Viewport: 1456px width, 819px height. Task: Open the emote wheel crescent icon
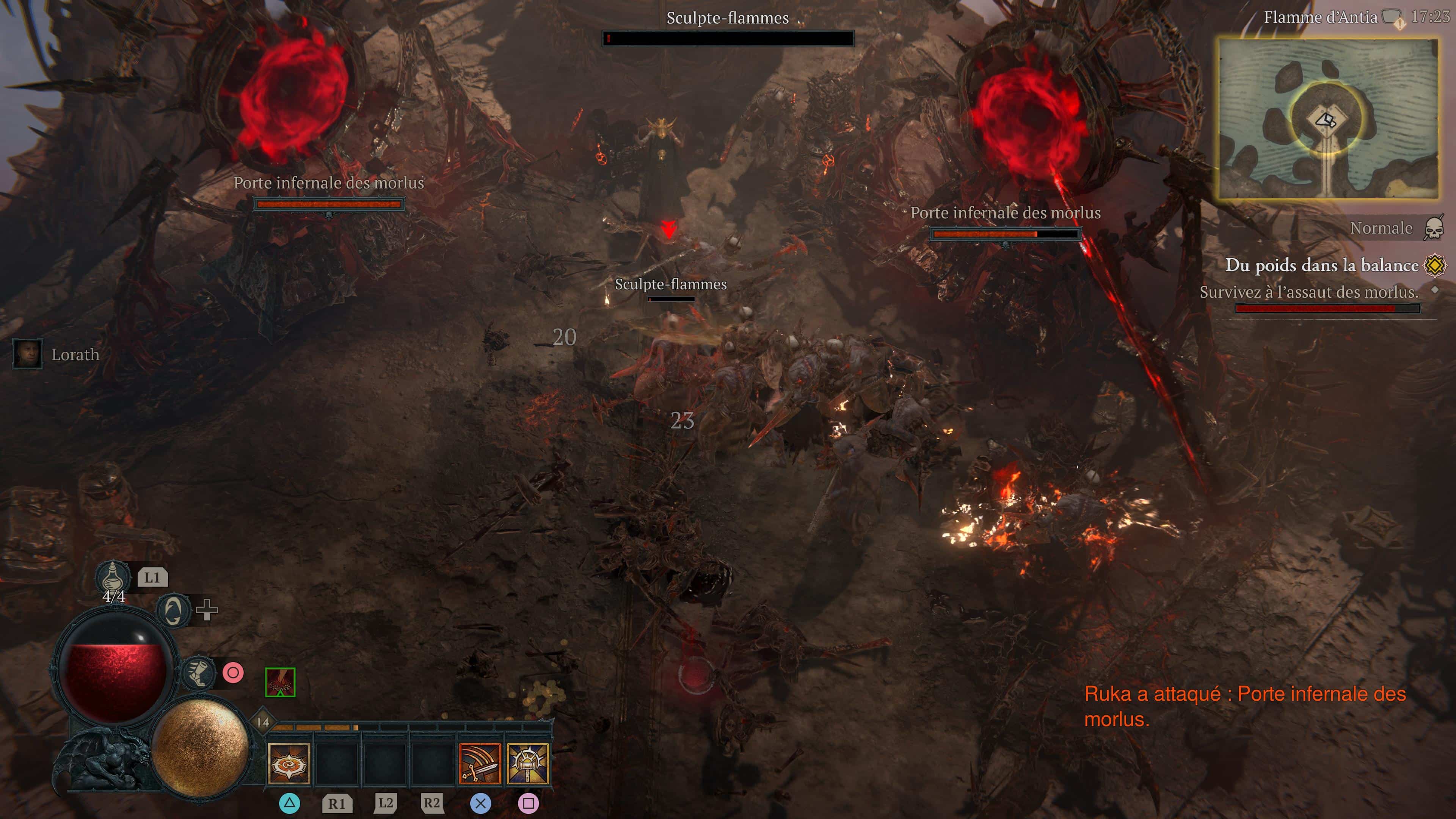[x=173, y=610]
